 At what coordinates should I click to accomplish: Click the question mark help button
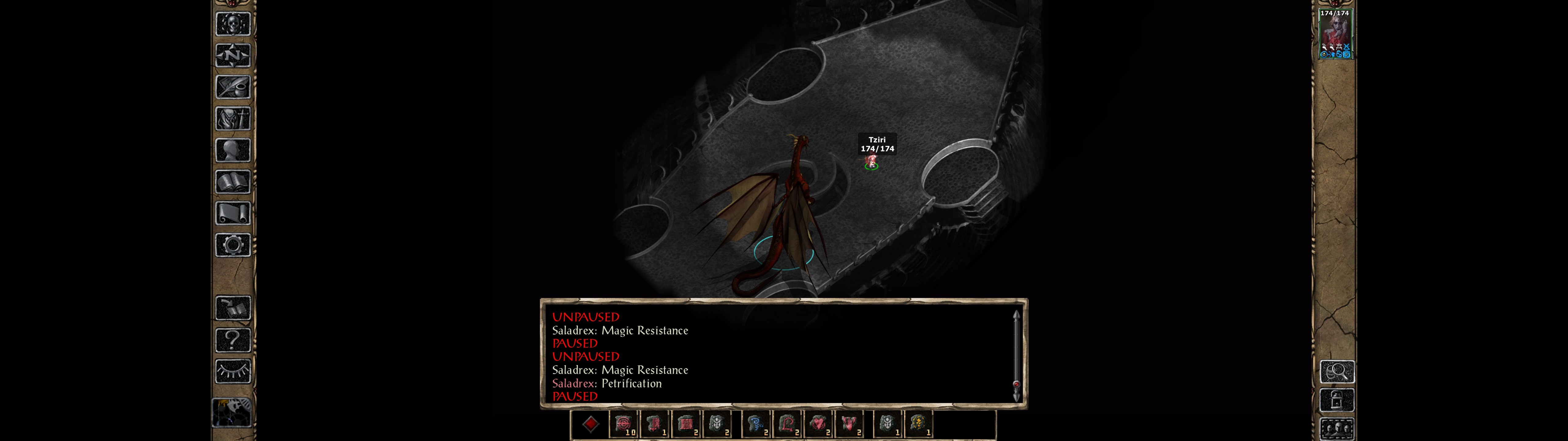point(233,339)
